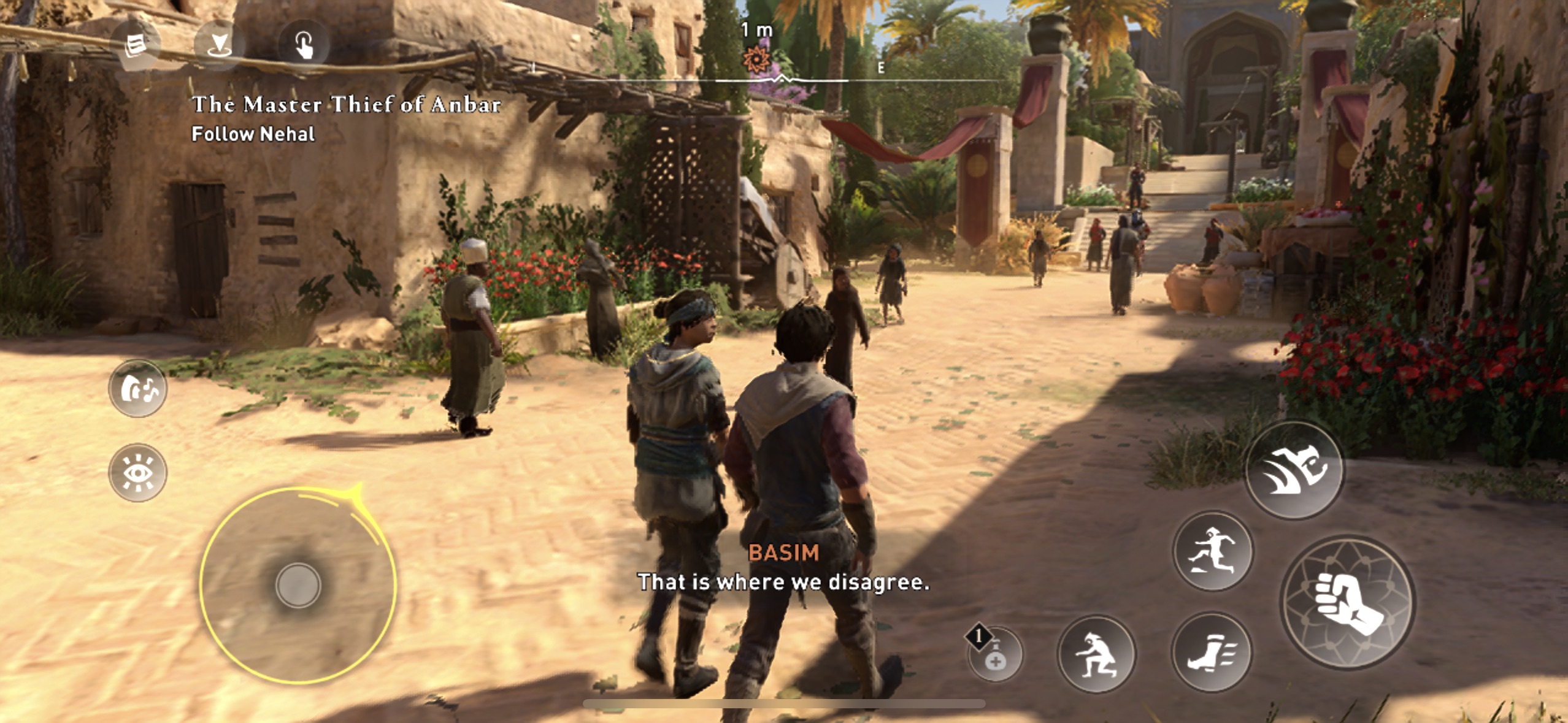
Task: Activate the eye vision ability
Action: (x=137, y=473)
